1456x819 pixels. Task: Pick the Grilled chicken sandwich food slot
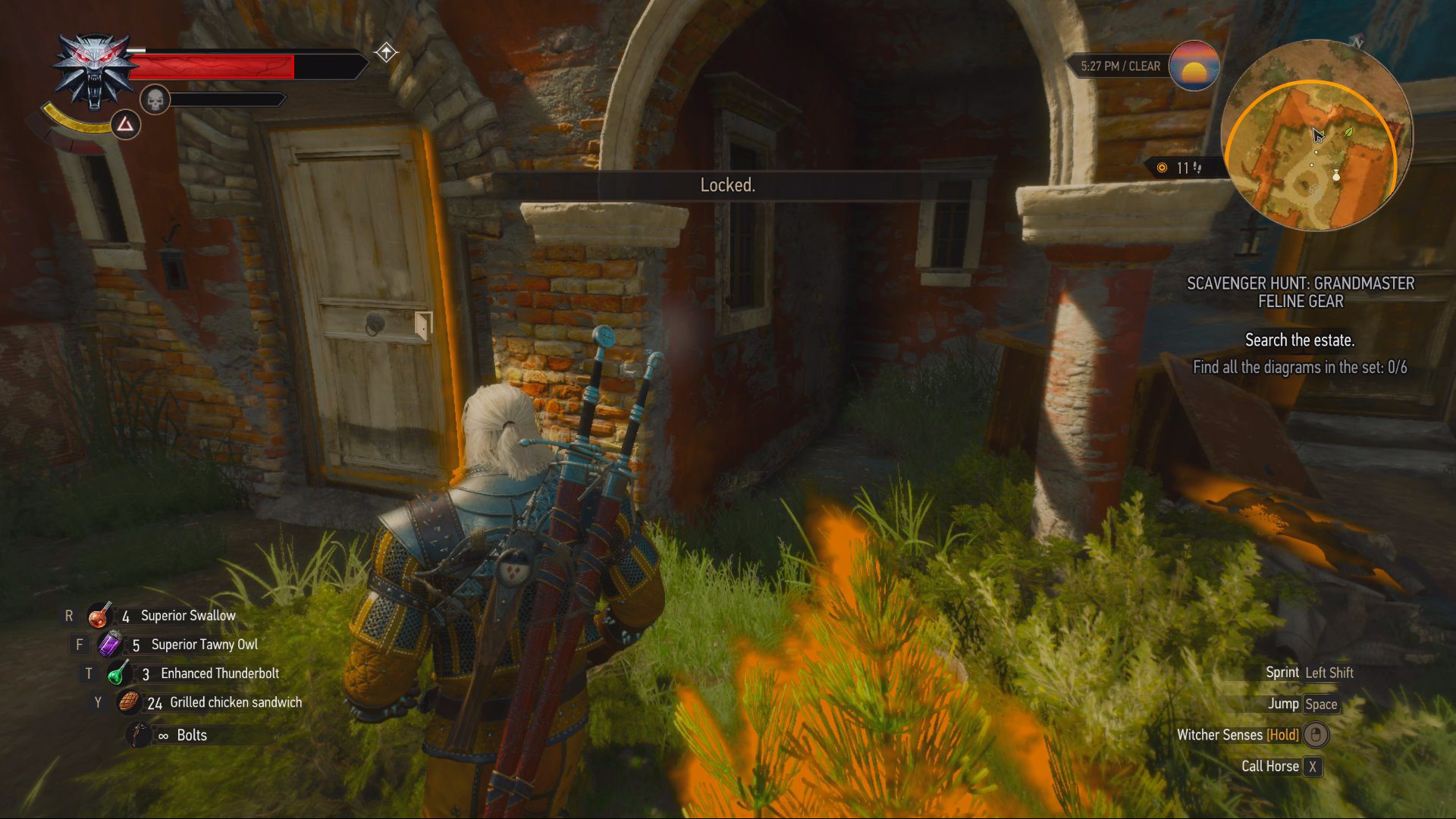129,702
